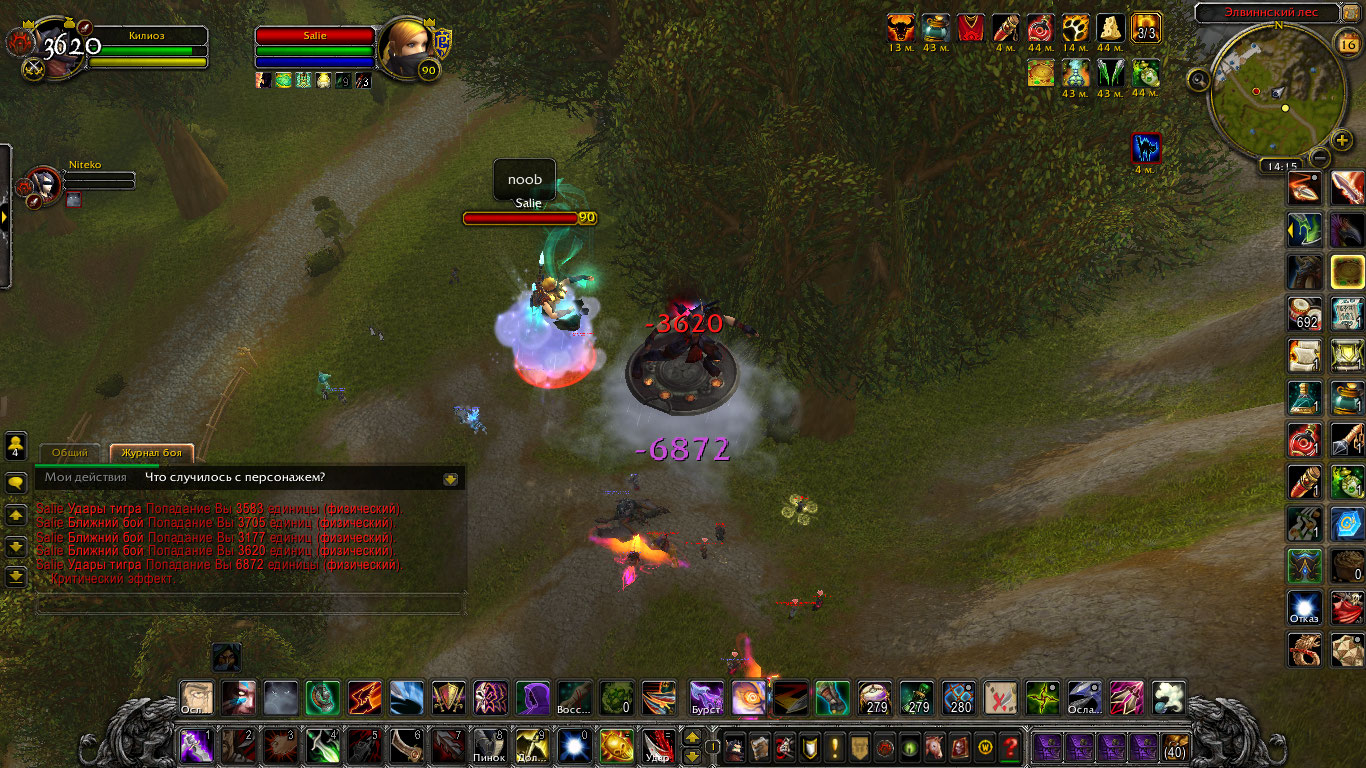This screenshot has height=768, width=1366.
Task: Open the calendar button showing 16
Action: [1346, 41]
